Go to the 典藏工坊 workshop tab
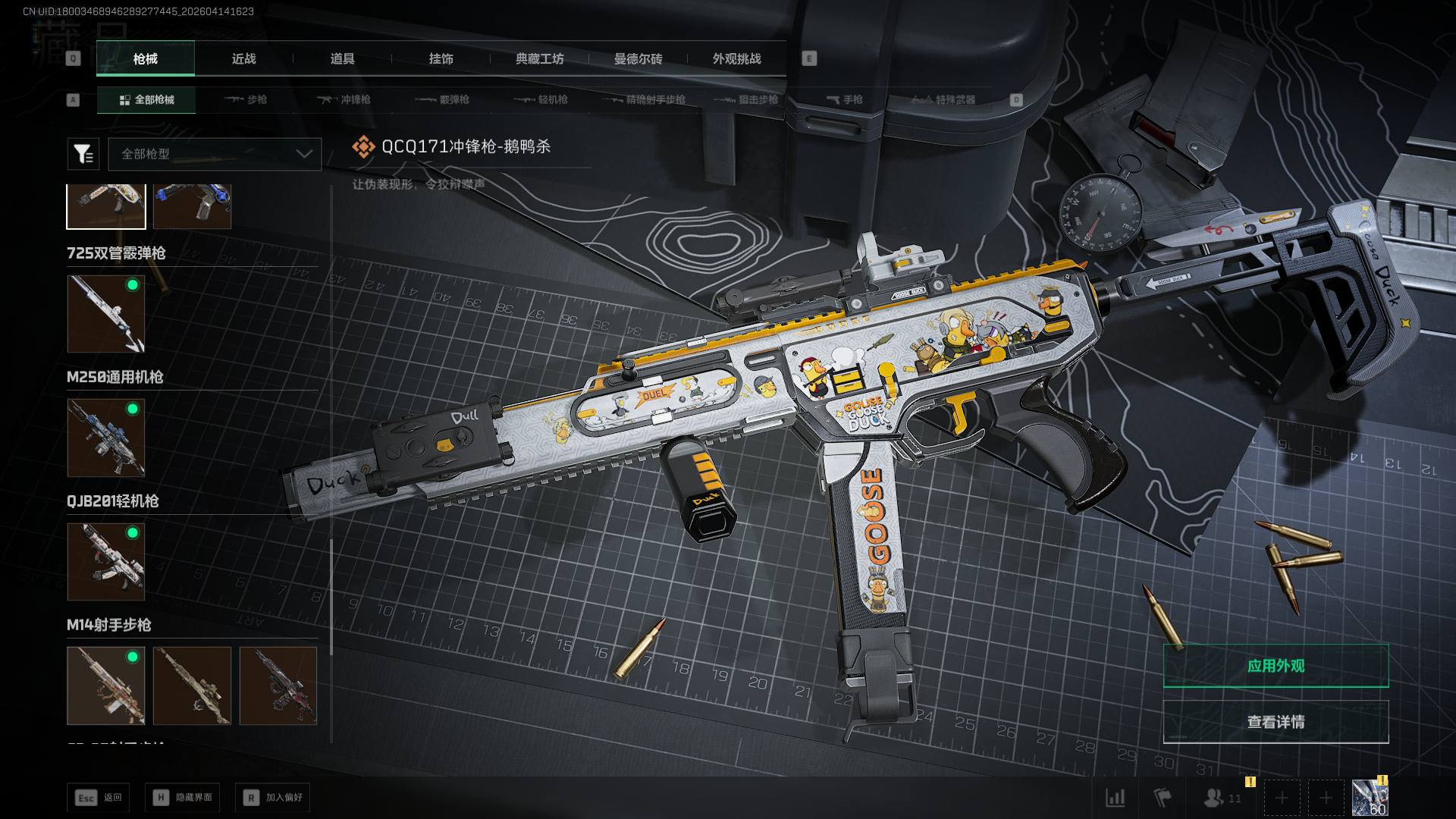Image resolution: width=1456 pixels, height=819 pixels. point(539,58)
